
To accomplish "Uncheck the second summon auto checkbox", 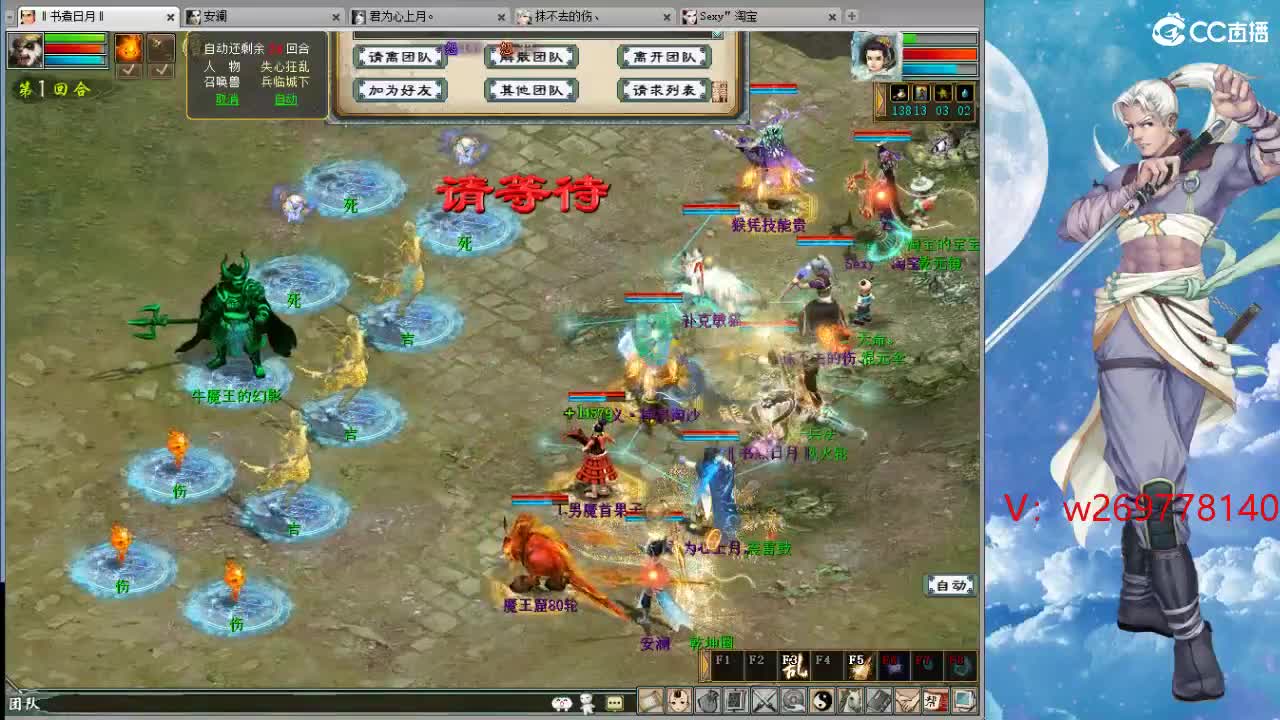I will coord(162,71).
